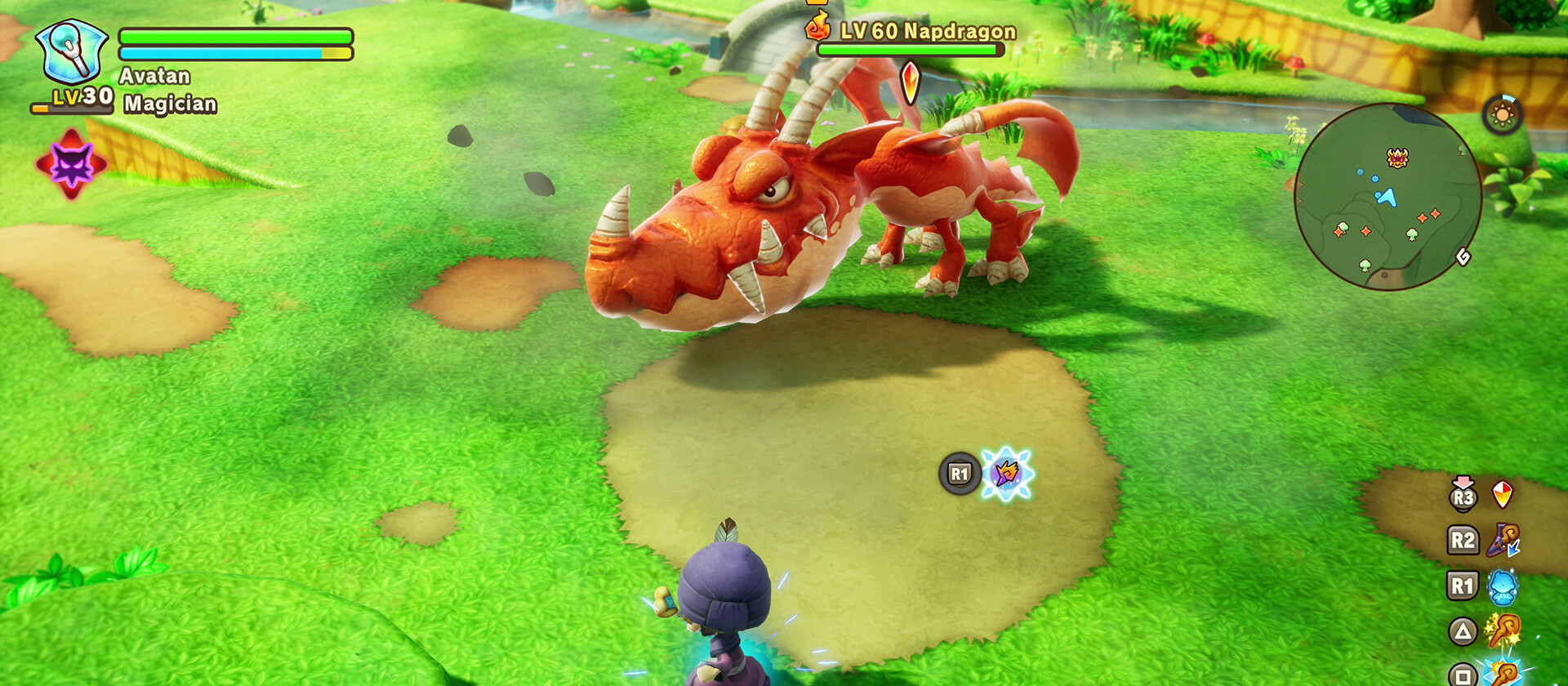1568x686 pixels.
Task: Click the red target marker above the Napdragon
Action: (911, 82)
